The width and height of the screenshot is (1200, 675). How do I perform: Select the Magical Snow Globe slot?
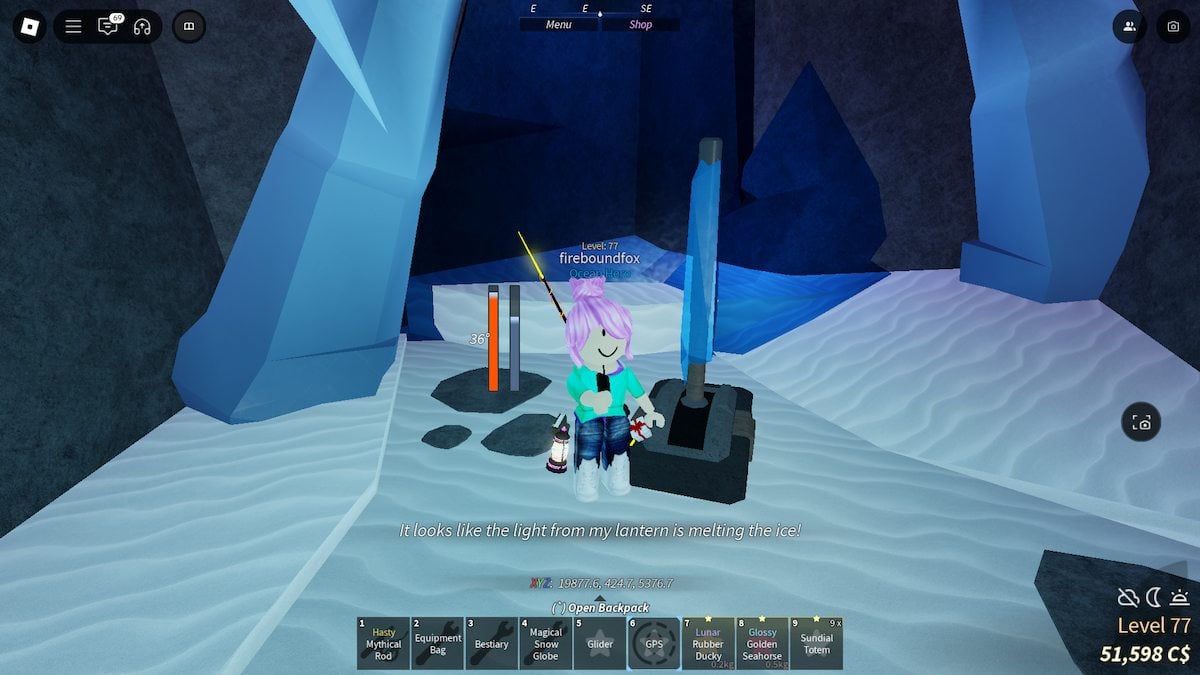click(545, 643)
